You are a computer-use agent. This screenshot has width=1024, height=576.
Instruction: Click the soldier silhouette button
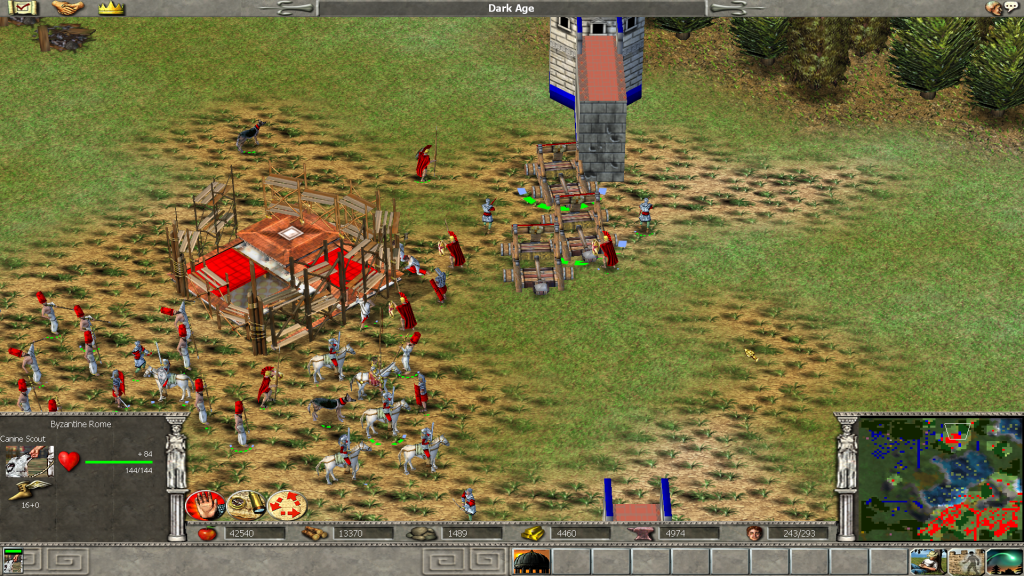(966, 561)
